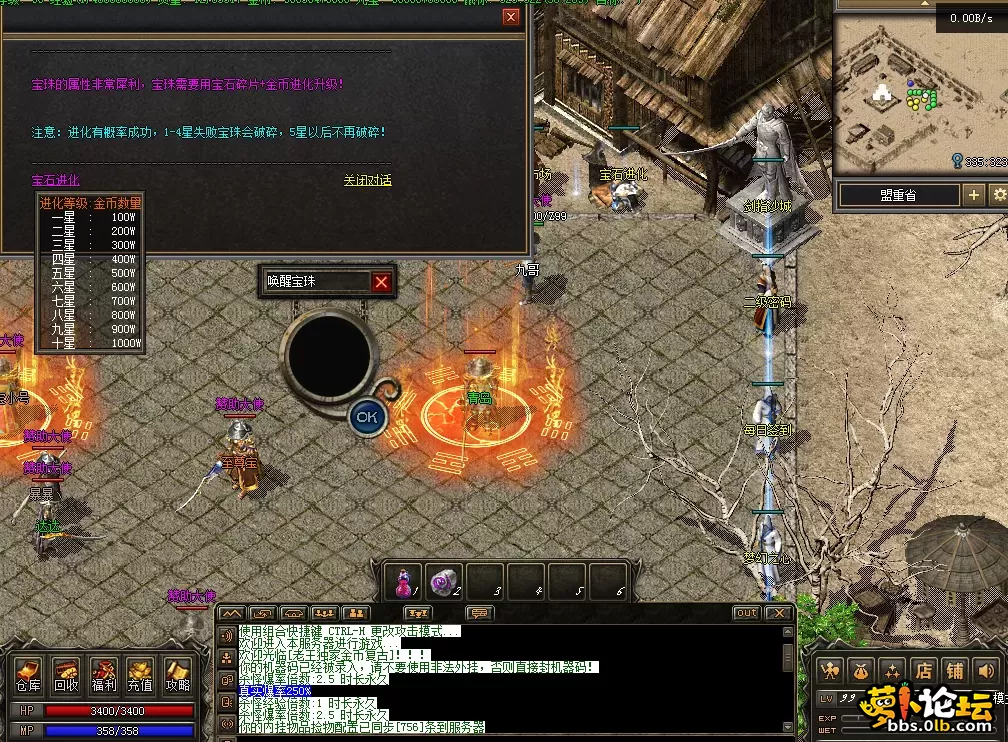Open the 仓库 warehouse
This screenshot has width=1008, height=742.
(x=28, y=674)
